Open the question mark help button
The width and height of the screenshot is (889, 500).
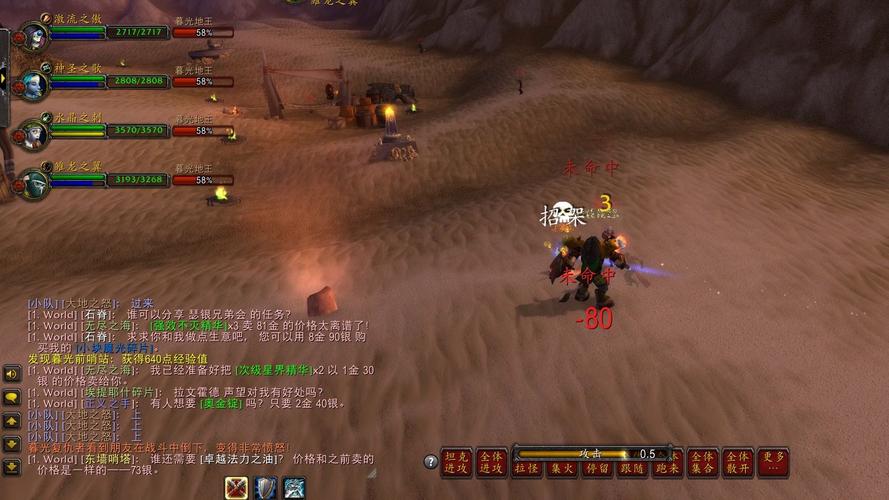point(431,462)
